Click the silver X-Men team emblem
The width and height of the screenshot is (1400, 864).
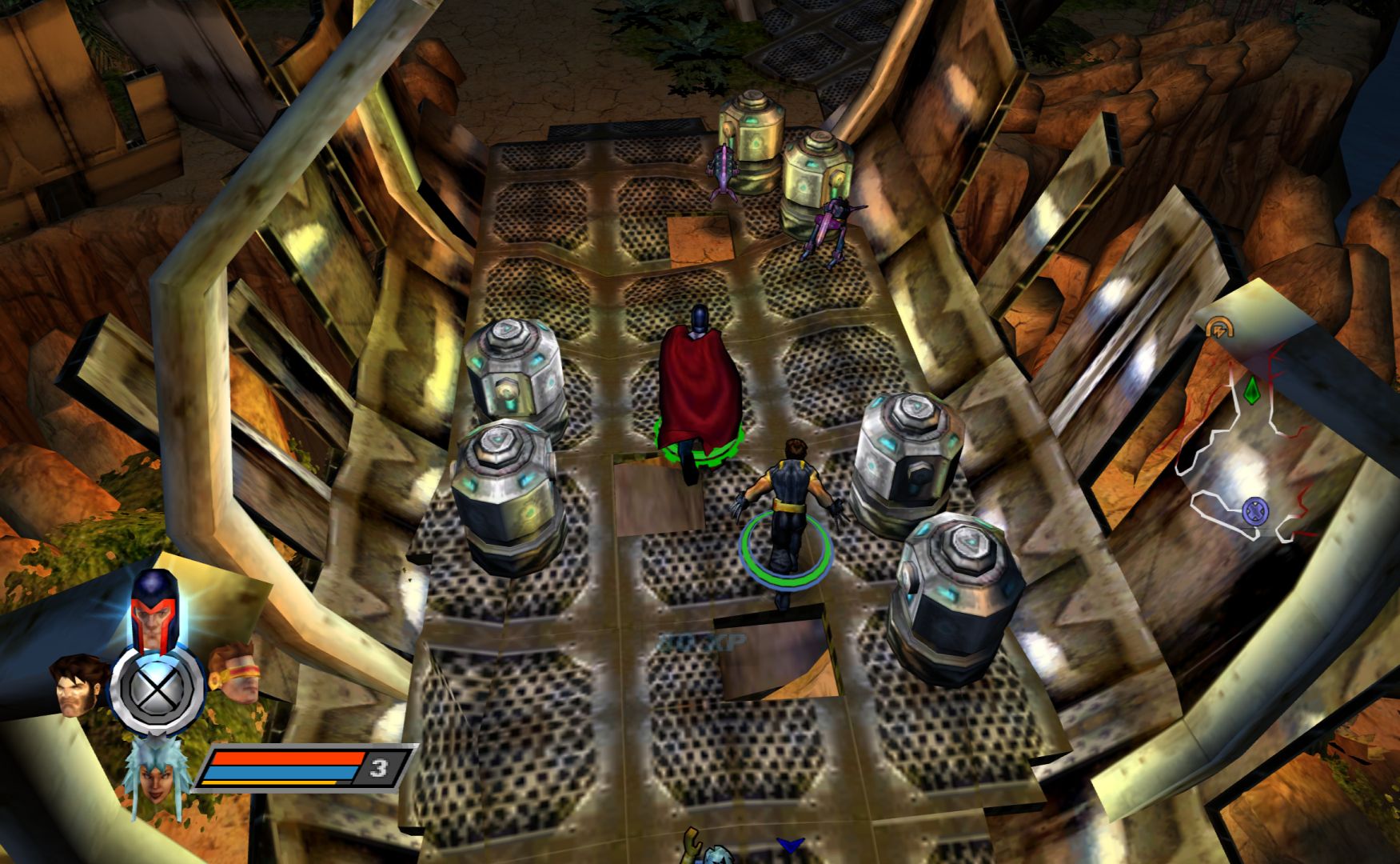[x=157, y=689]
